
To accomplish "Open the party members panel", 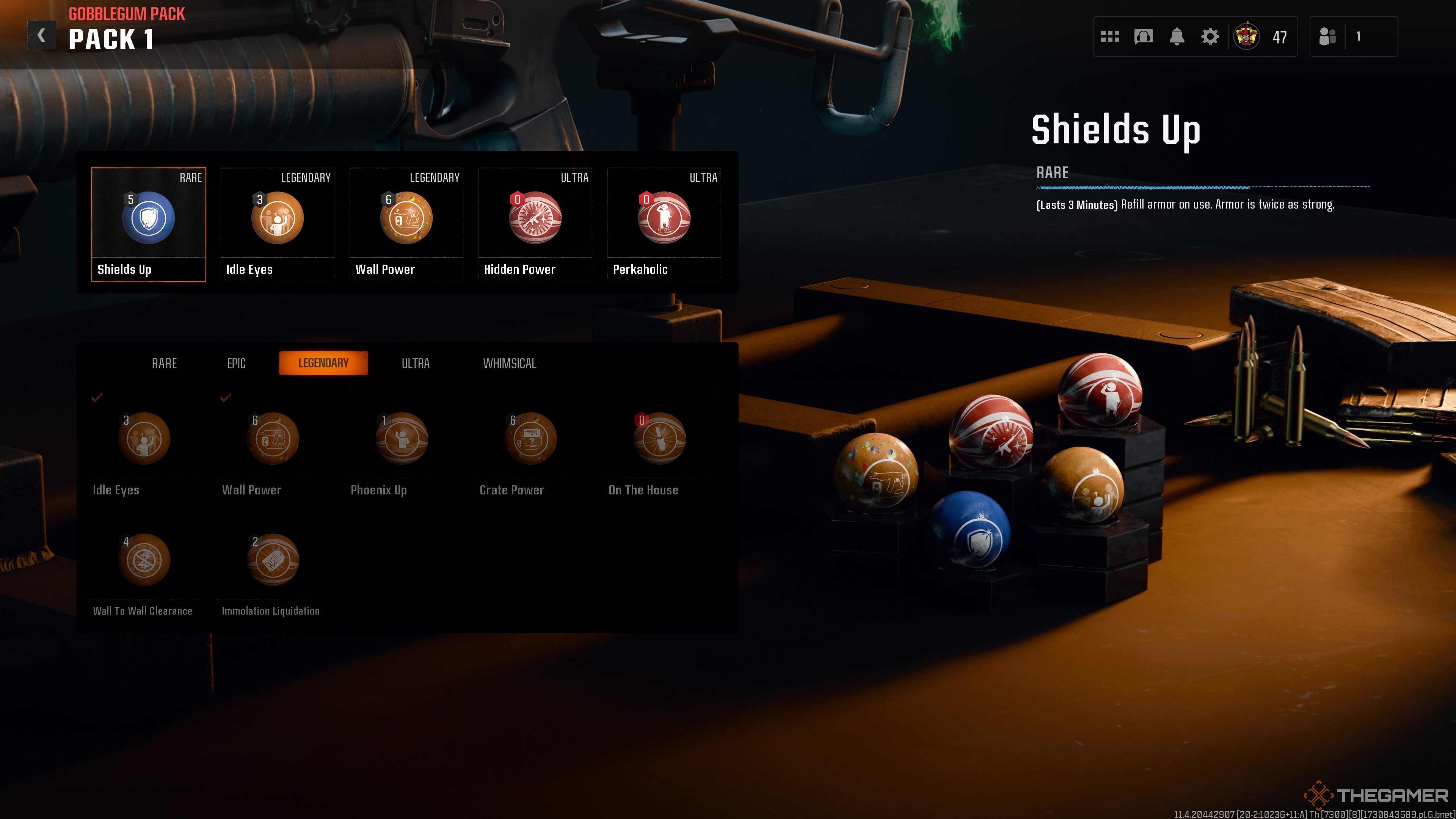I will click(x=1353, y=37).
